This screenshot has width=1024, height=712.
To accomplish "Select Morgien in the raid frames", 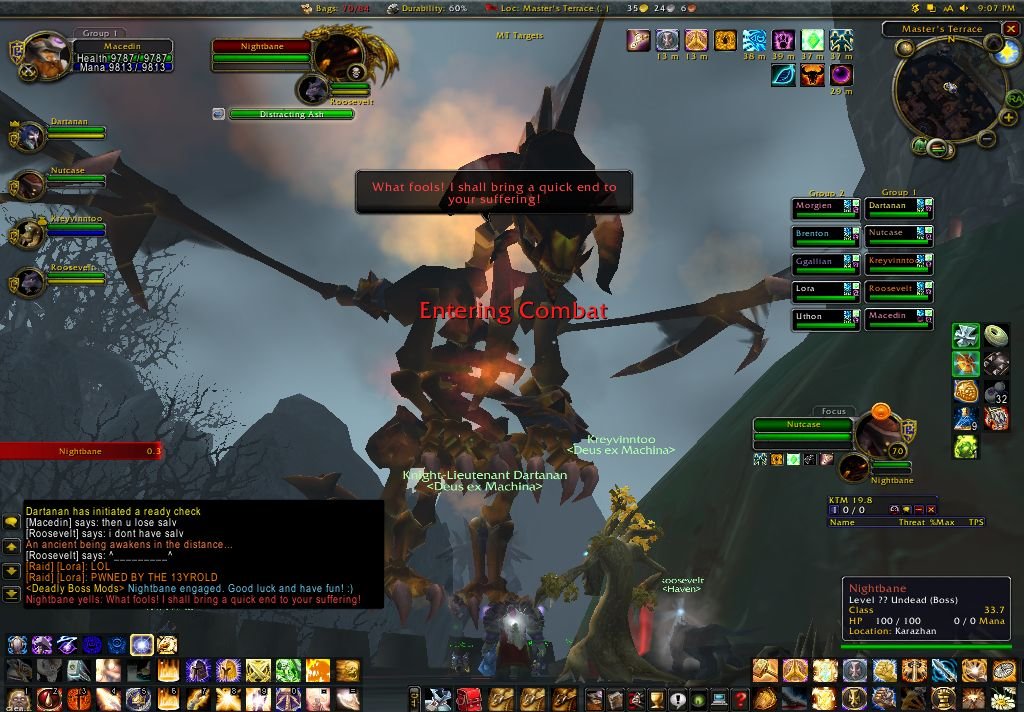I will [817, 207].
